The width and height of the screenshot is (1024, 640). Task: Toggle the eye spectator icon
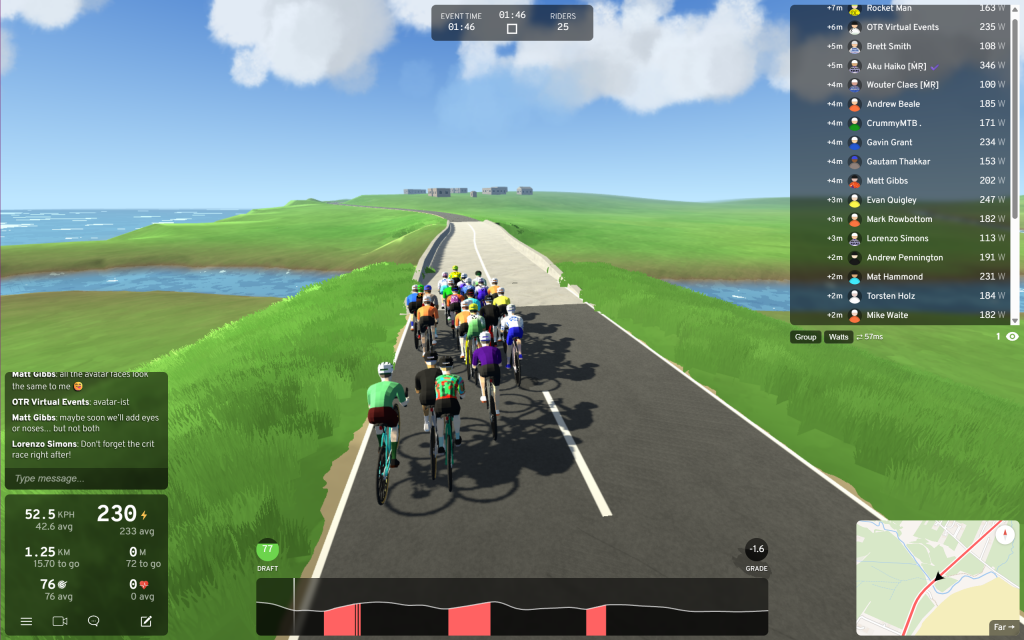(x=1012, y=337)
